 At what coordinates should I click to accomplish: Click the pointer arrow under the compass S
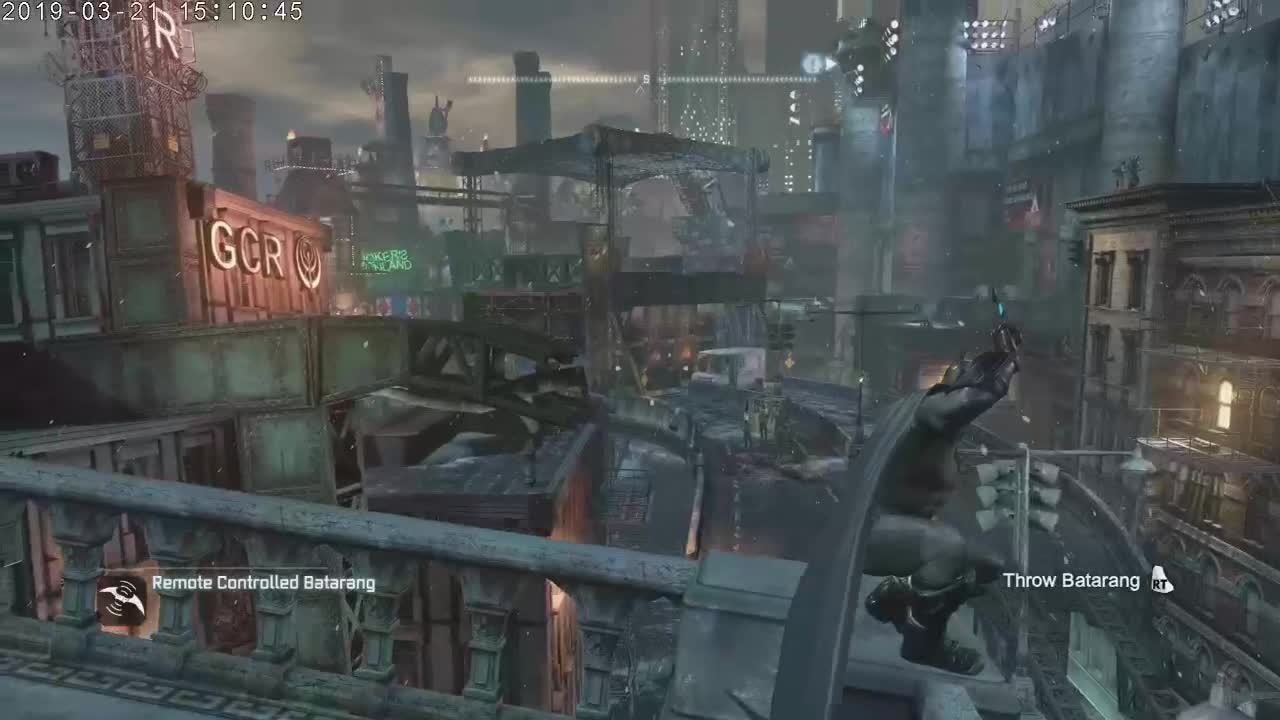click(x=640, y=88)
